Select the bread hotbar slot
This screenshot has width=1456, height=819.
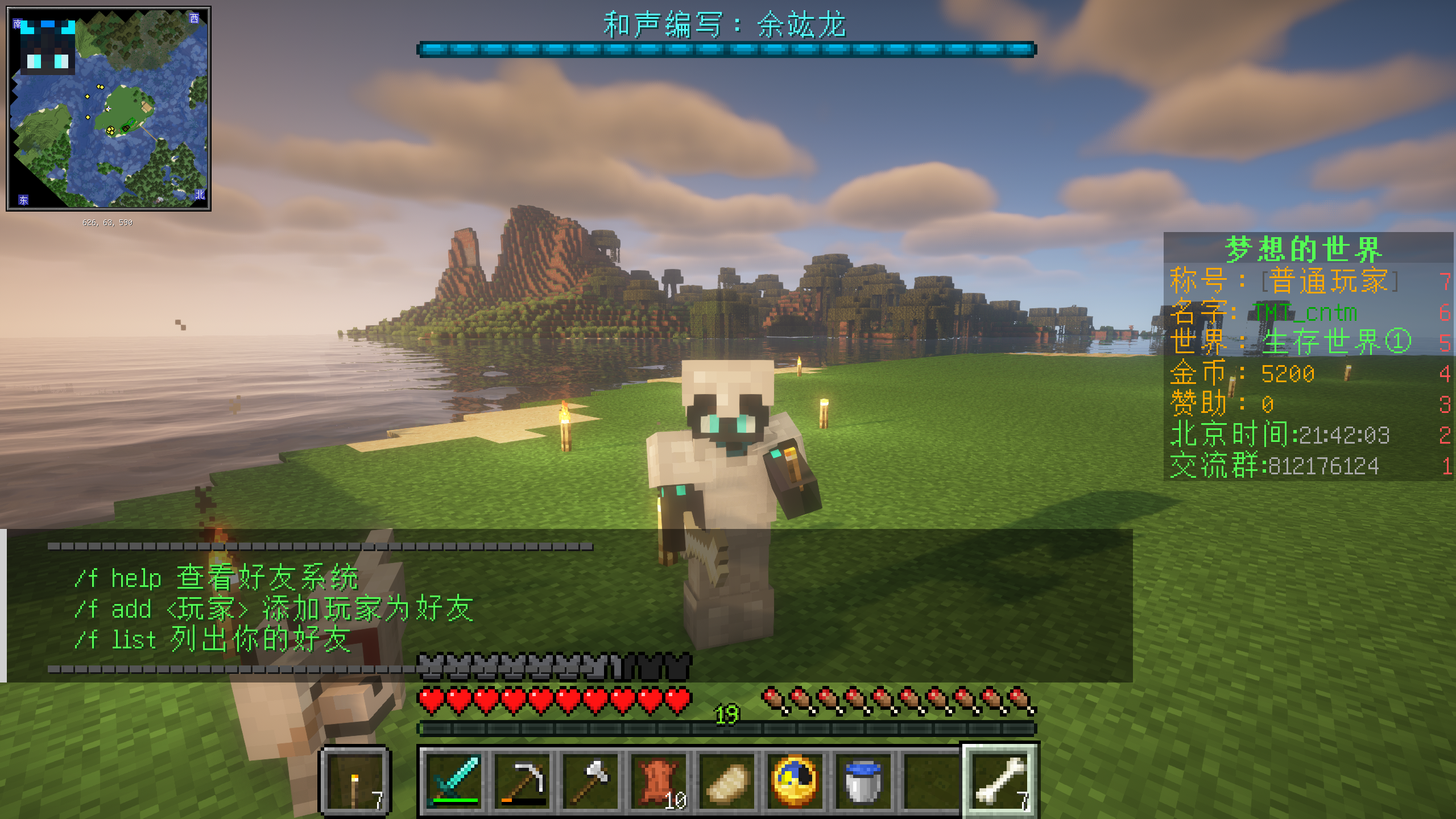coord(727,780)
